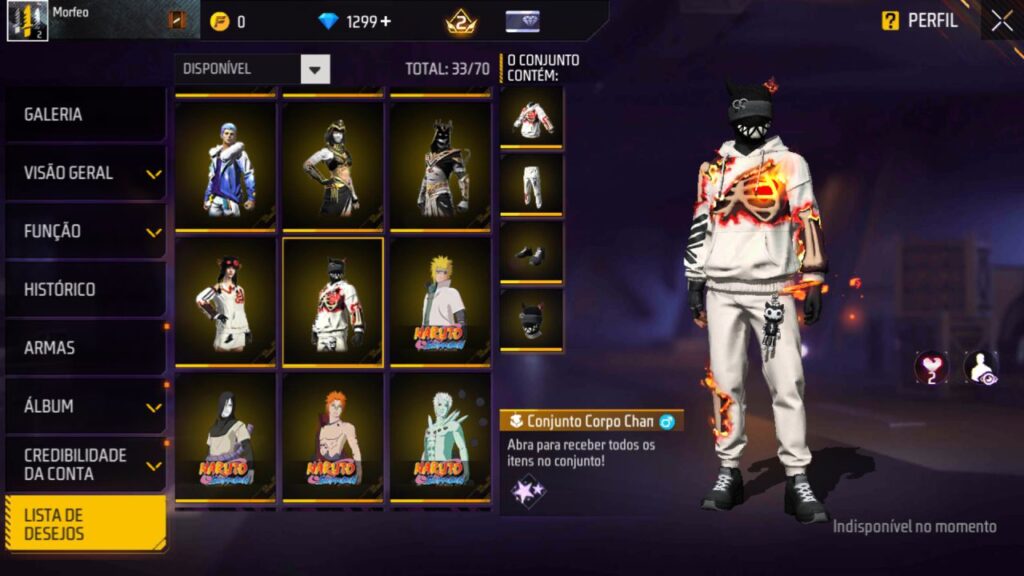This screenshot has height=576, width=1024.
Task: Expand the Álbum menu section
Action: [x=84, y=407]
